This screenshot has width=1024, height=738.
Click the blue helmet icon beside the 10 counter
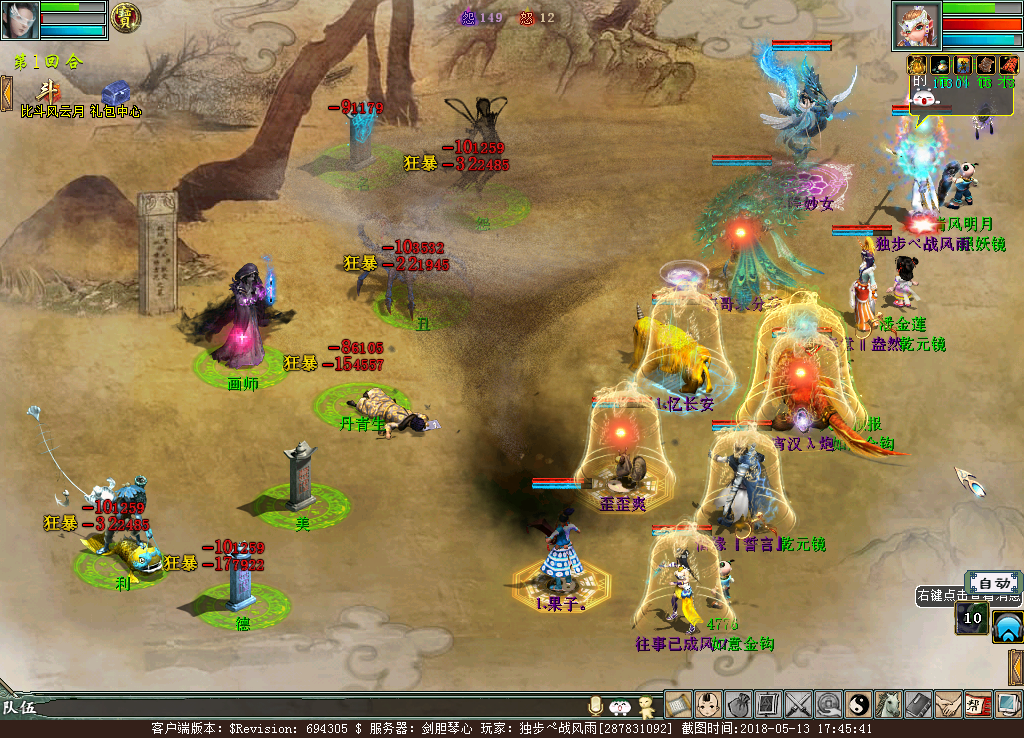click(1007, 627)
